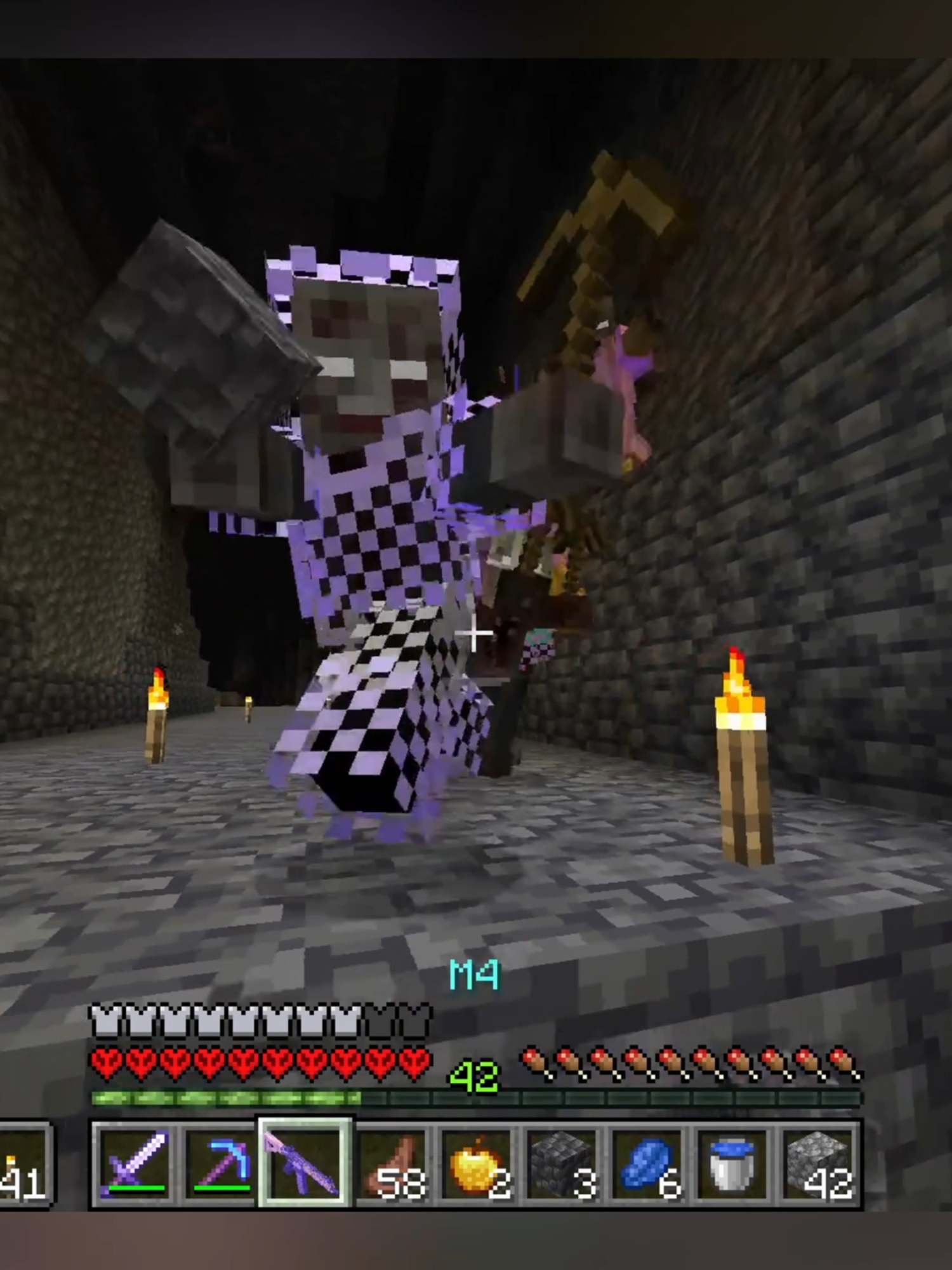Select the enchanted pickaxe hotbar slot
Viewport: 952px width, 1270px height.
tap(219, 1165)
